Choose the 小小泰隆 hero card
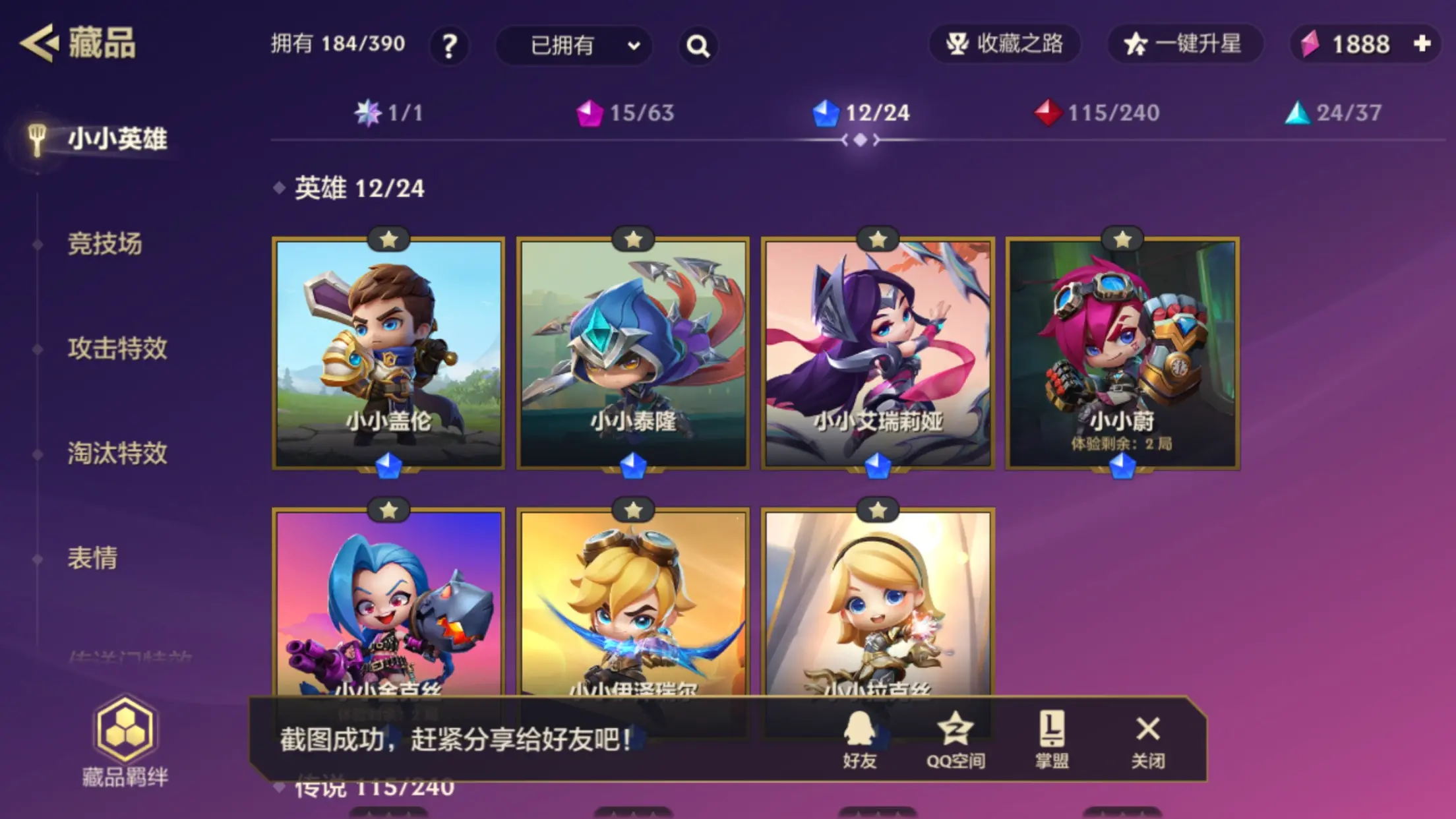Image resolution: width=1456 pixels, height=819 pixels. [633, 353]
